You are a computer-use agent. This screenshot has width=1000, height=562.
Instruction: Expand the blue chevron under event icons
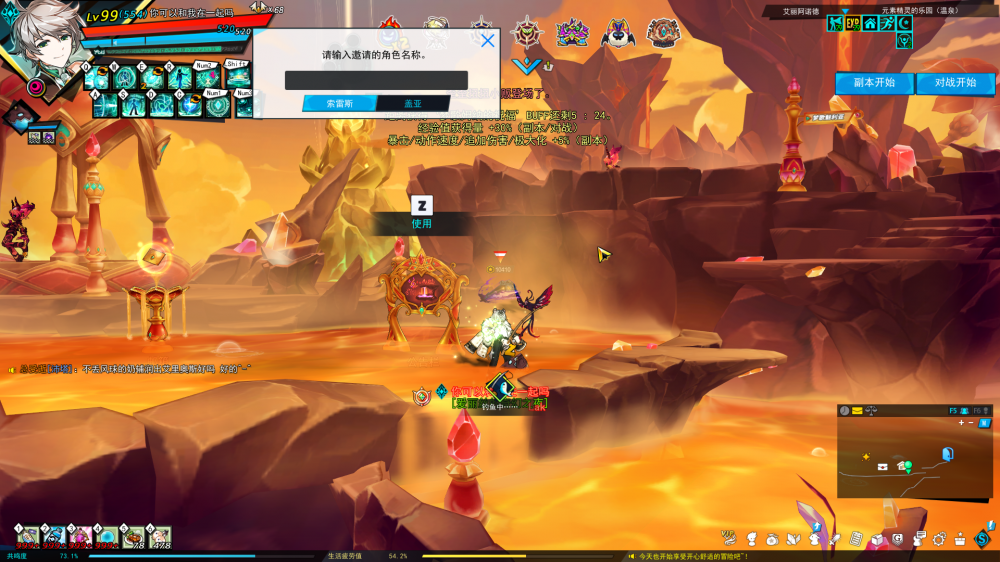(532, 65)
